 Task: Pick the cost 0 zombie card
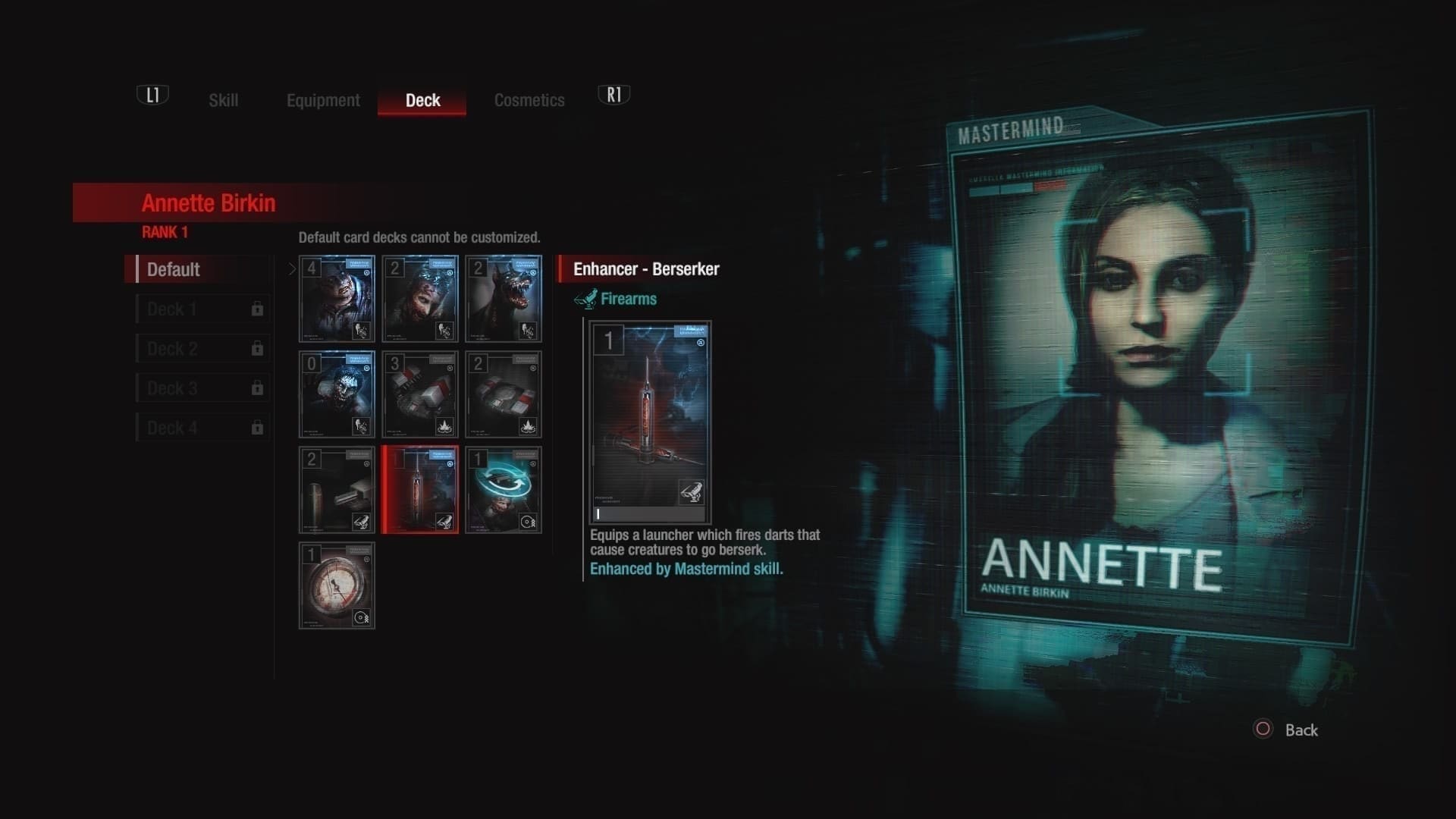click(337, 394)
